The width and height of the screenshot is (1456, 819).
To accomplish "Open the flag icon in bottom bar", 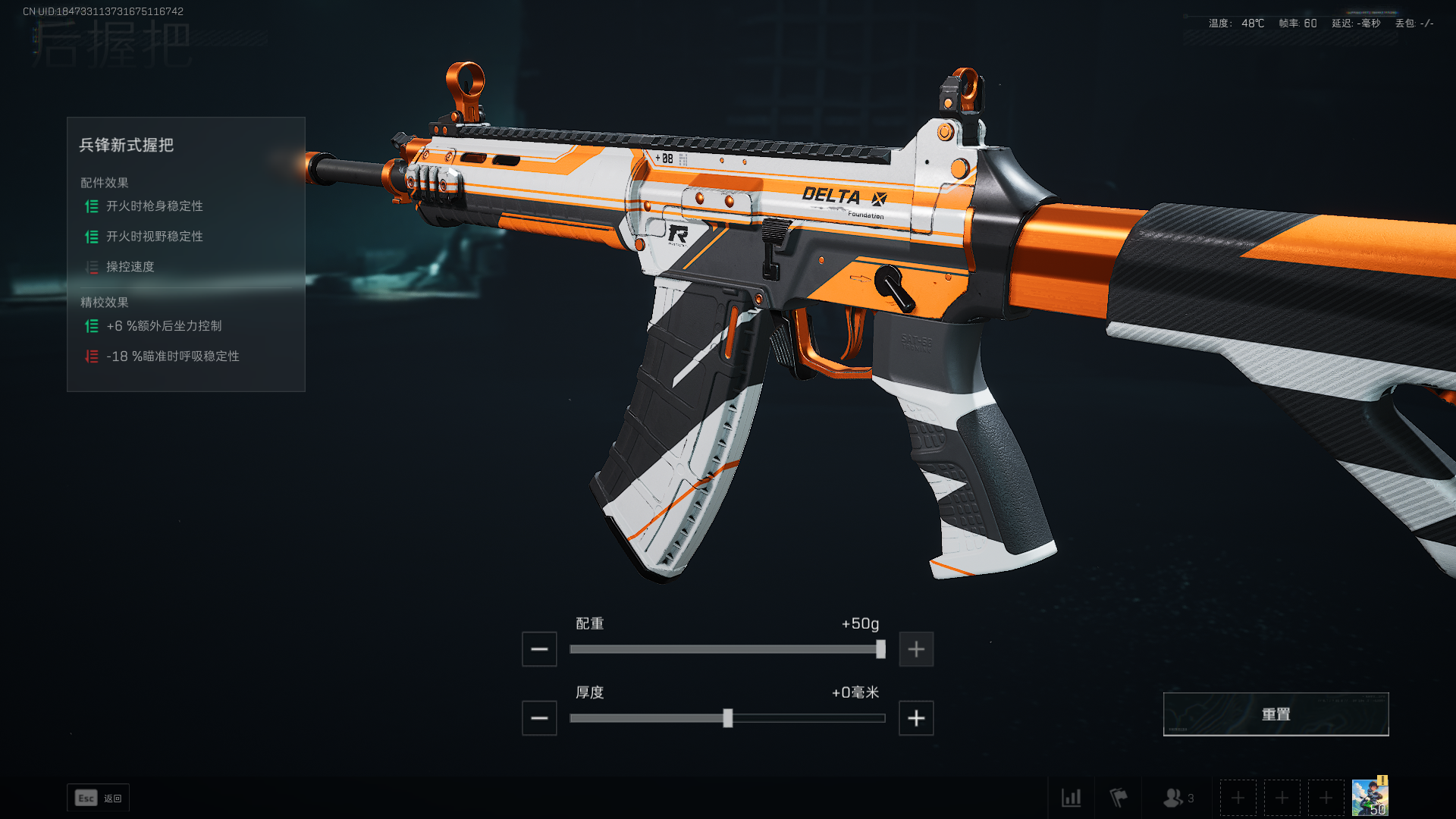I will pyautogui.click(x=1119, y=798).
